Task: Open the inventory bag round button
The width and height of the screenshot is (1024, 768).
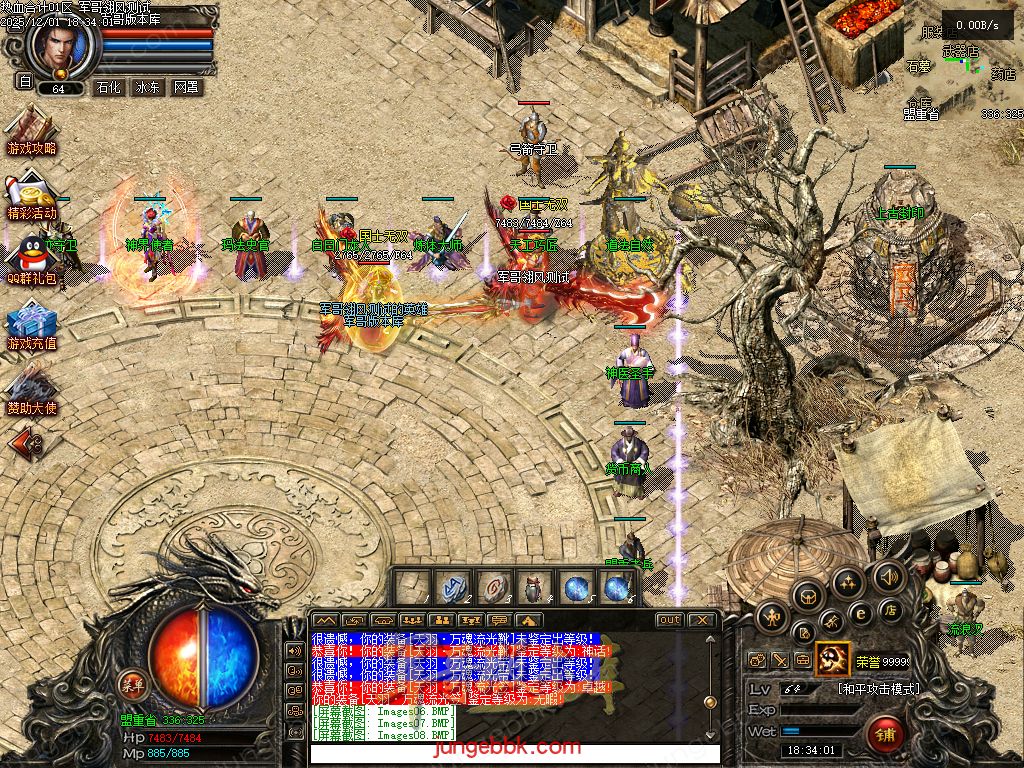Action: click(808, 597)
